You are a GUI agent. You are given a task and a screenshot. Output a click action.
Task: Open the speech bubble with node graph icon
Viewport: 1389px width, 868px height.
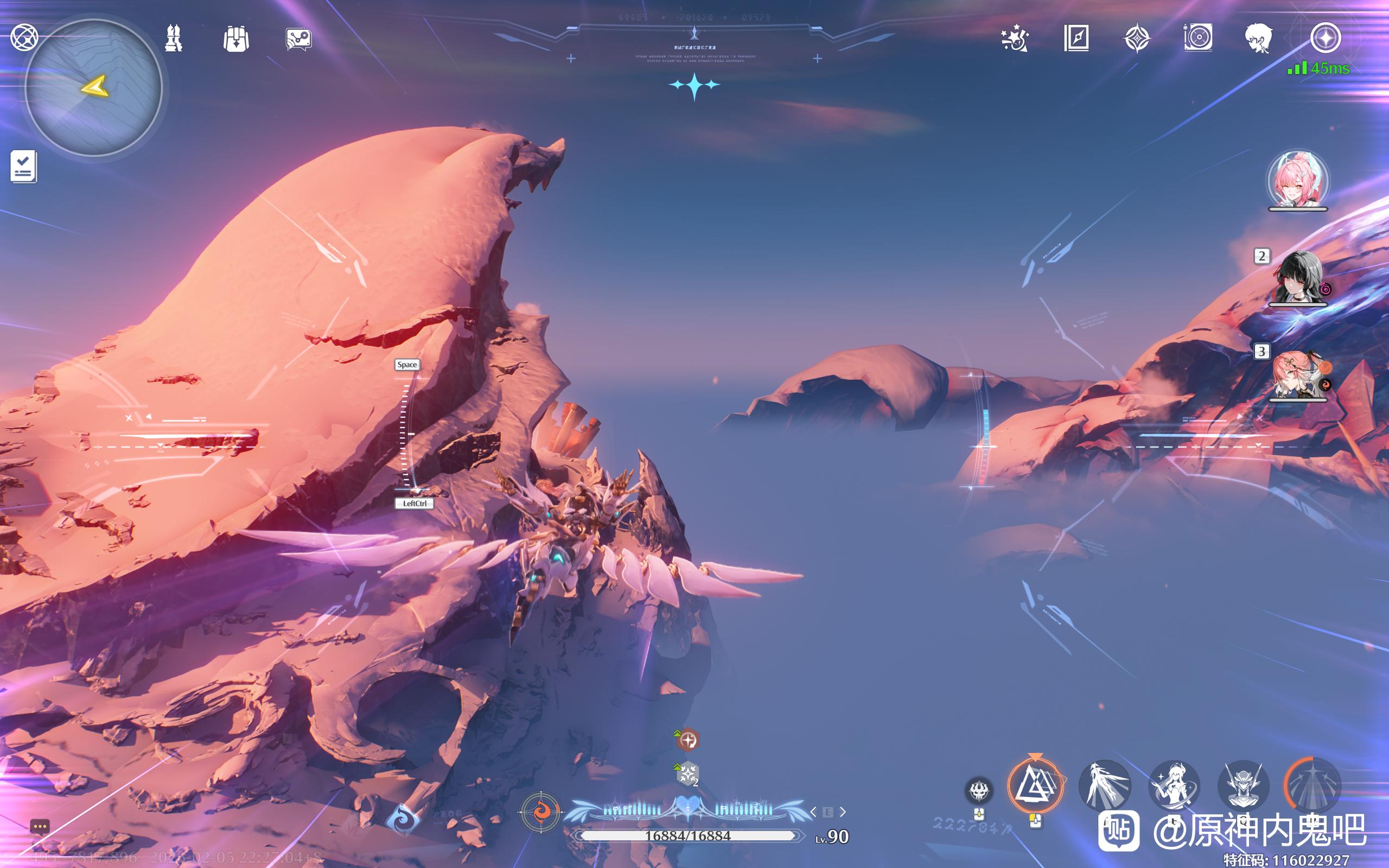298,39
